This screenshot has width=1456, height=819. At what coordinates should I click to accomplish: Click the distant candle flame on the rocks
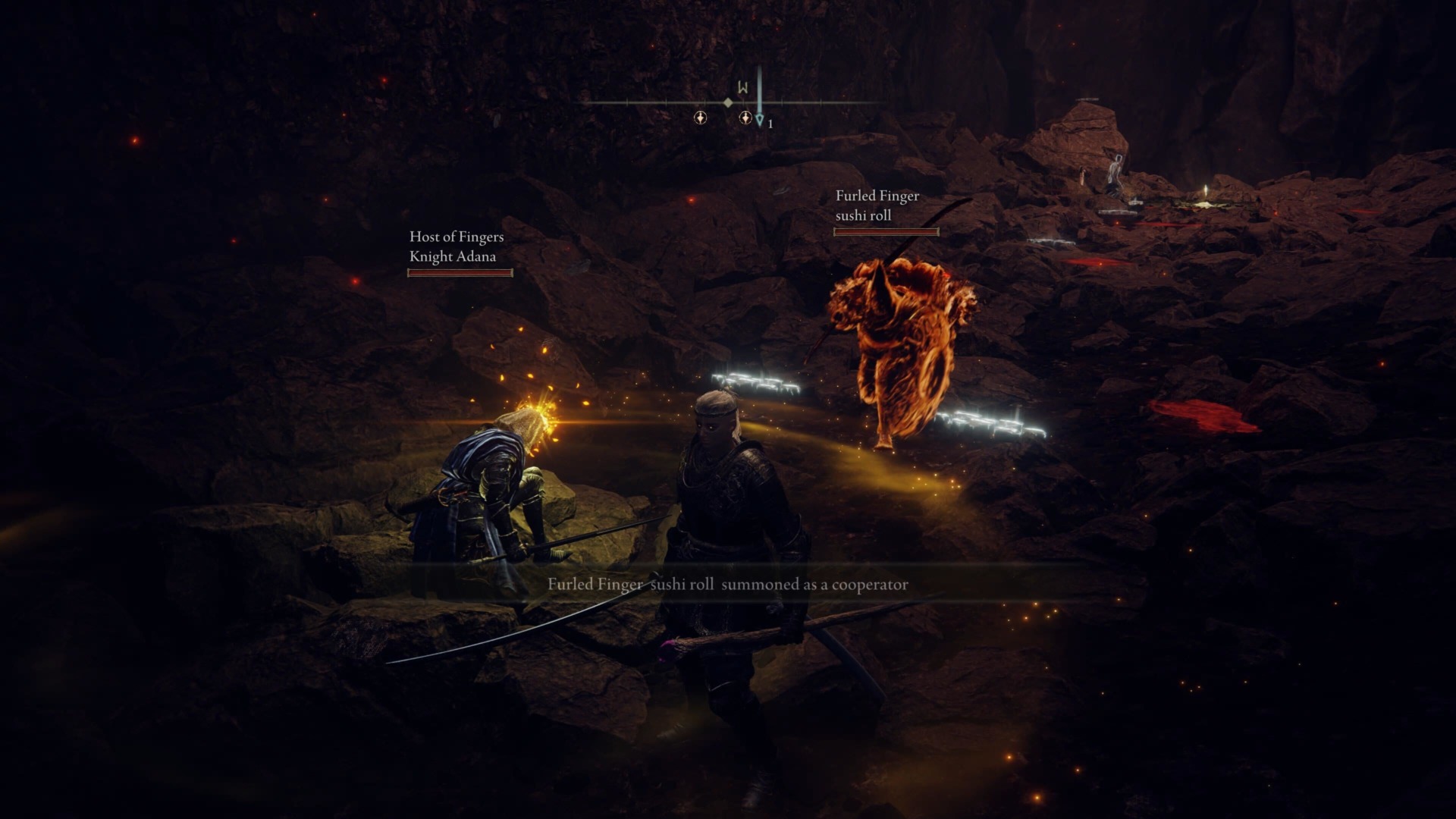[x=1206, y=189]
